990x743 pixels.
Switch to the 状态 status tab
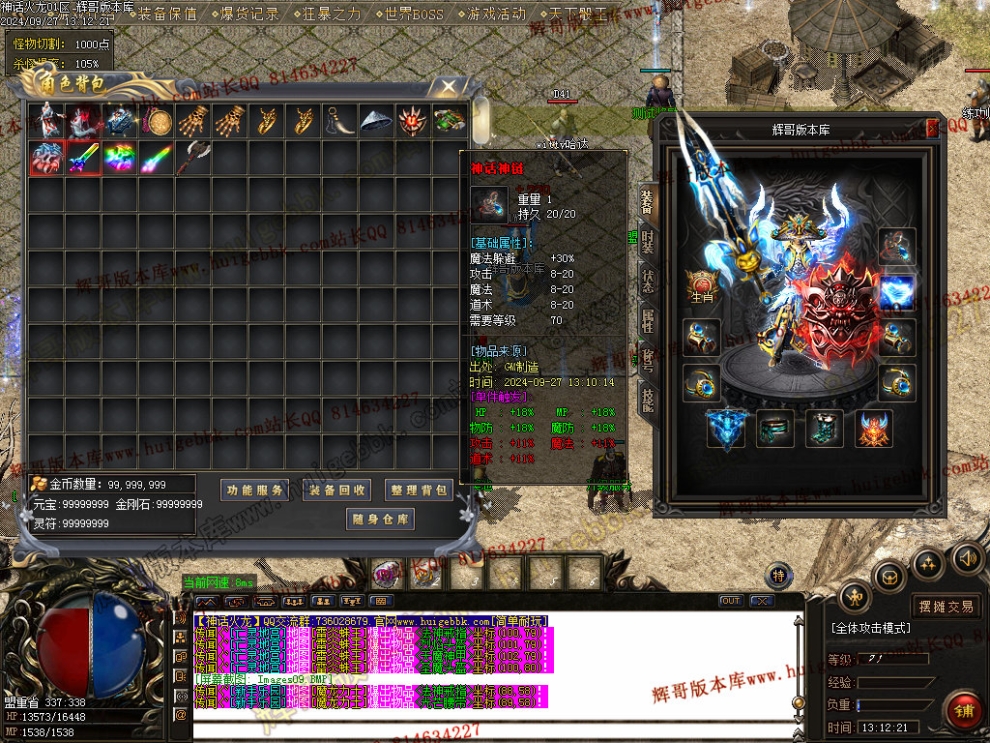pyautogui.click(x=648, y=280)
